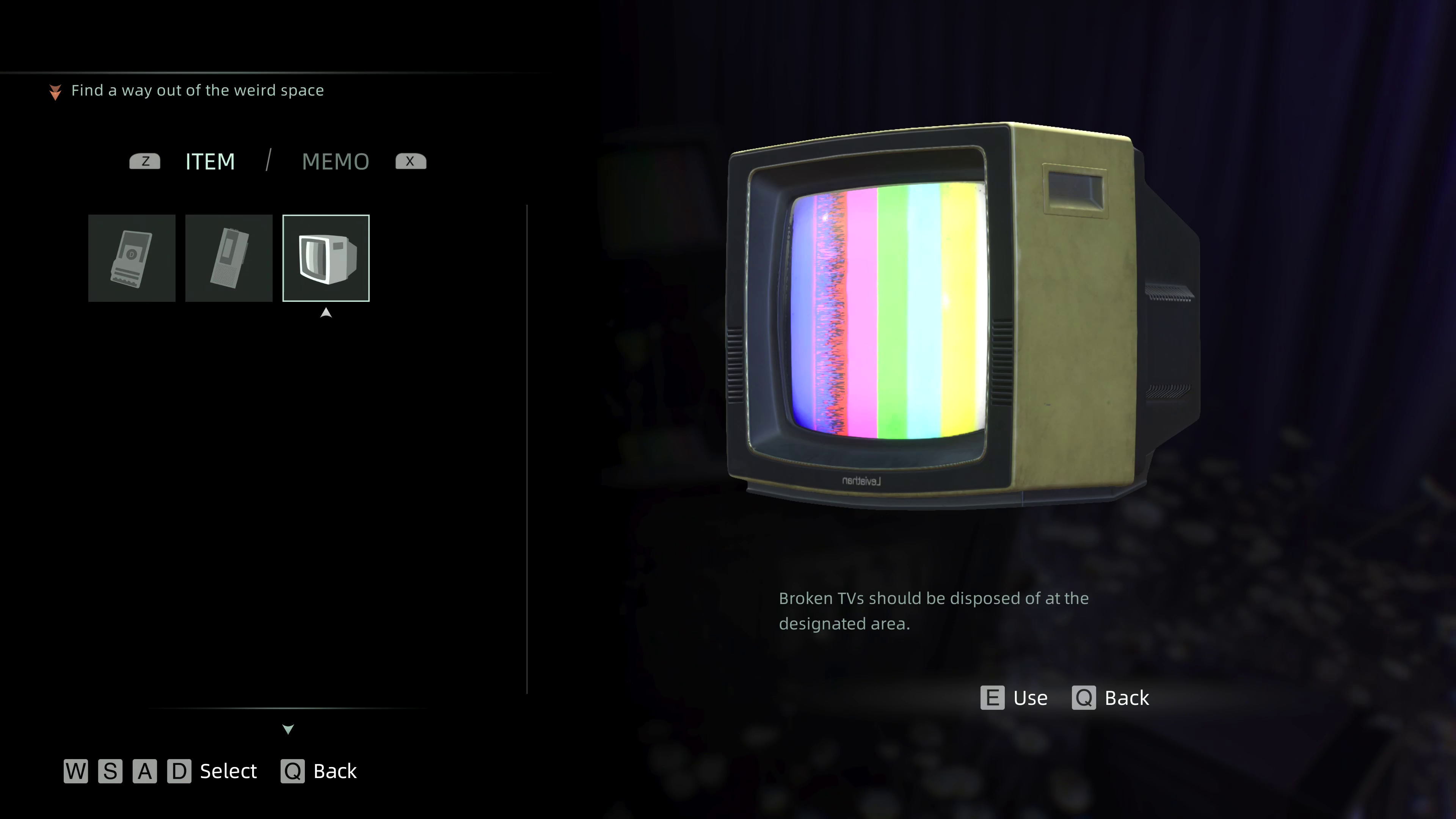Select the tape recorder item slot
Screen dimensions: 1456x819
[229, 258]
